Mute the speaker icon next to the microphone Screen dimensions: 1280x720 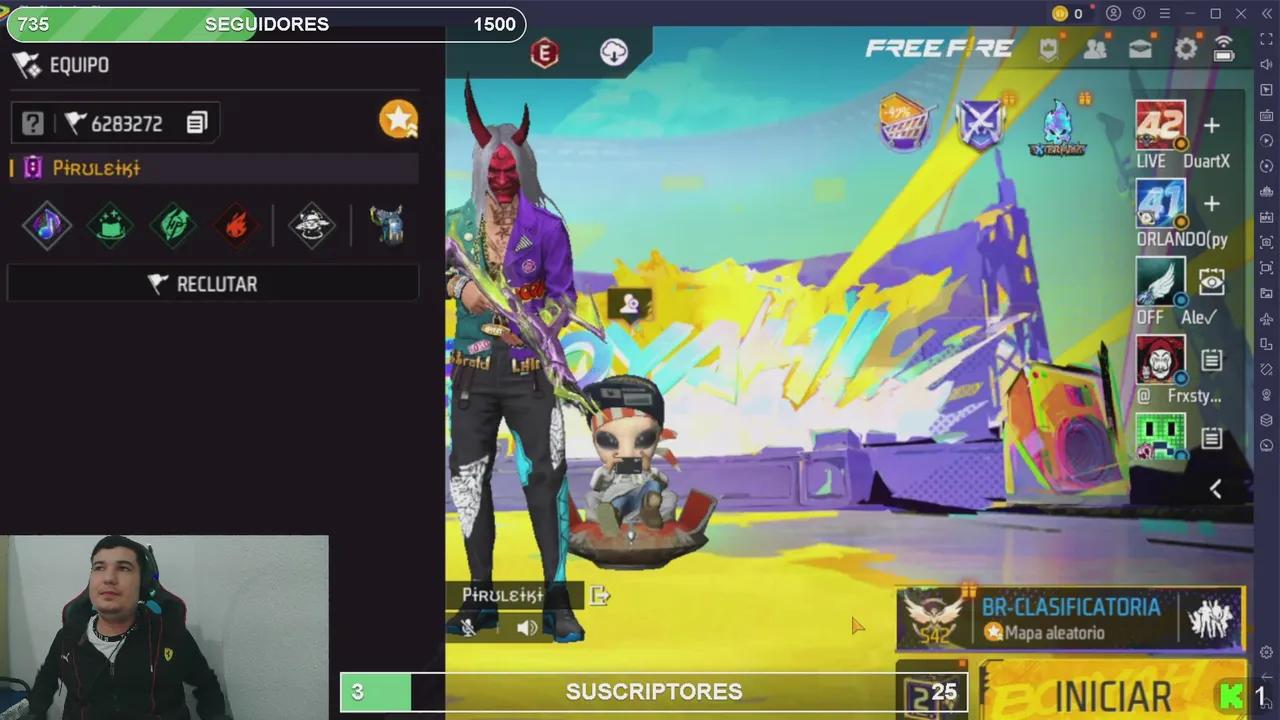tap(527, 627)
